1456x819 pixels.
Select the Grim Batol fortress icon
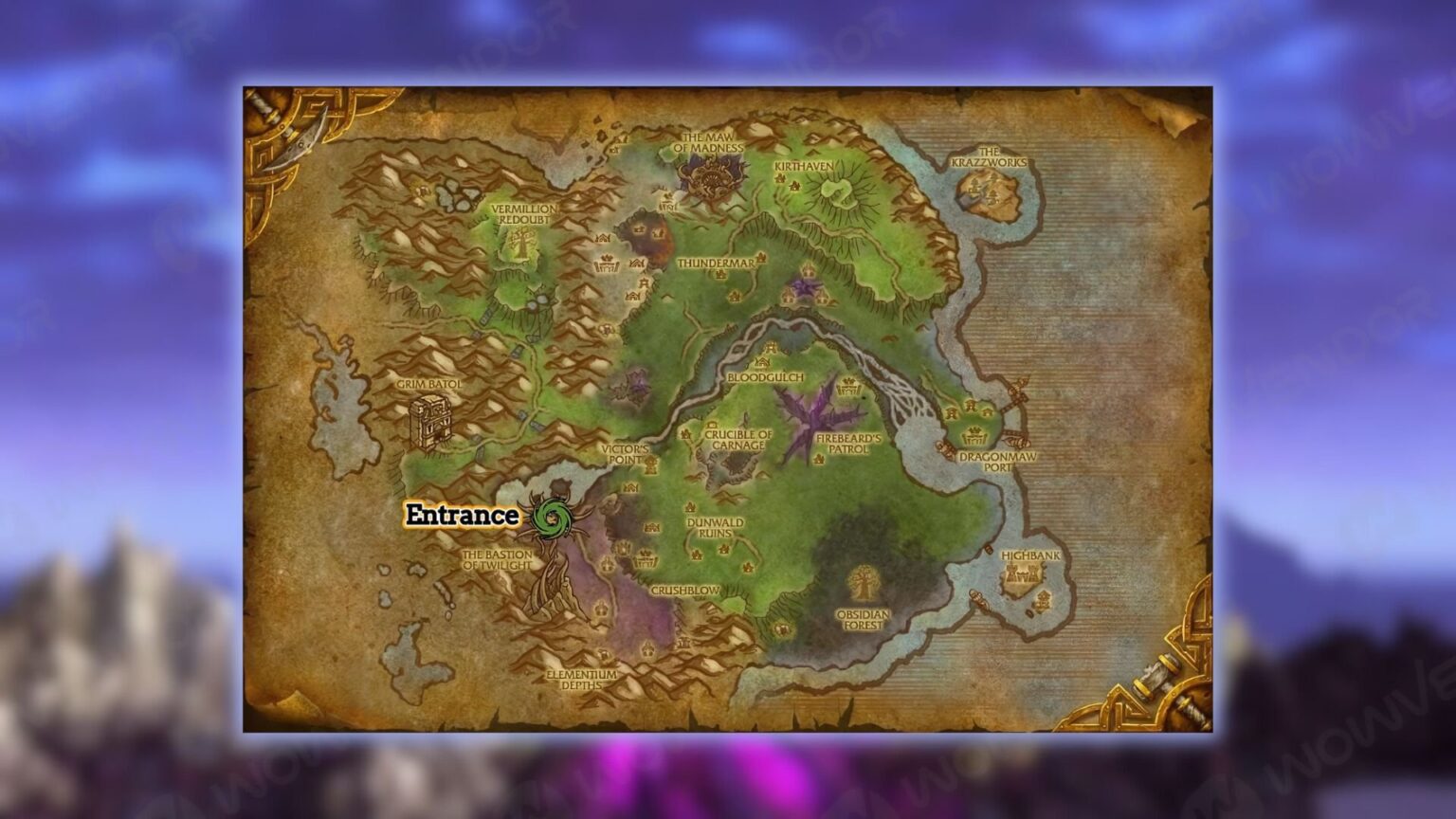coord(428,422)
